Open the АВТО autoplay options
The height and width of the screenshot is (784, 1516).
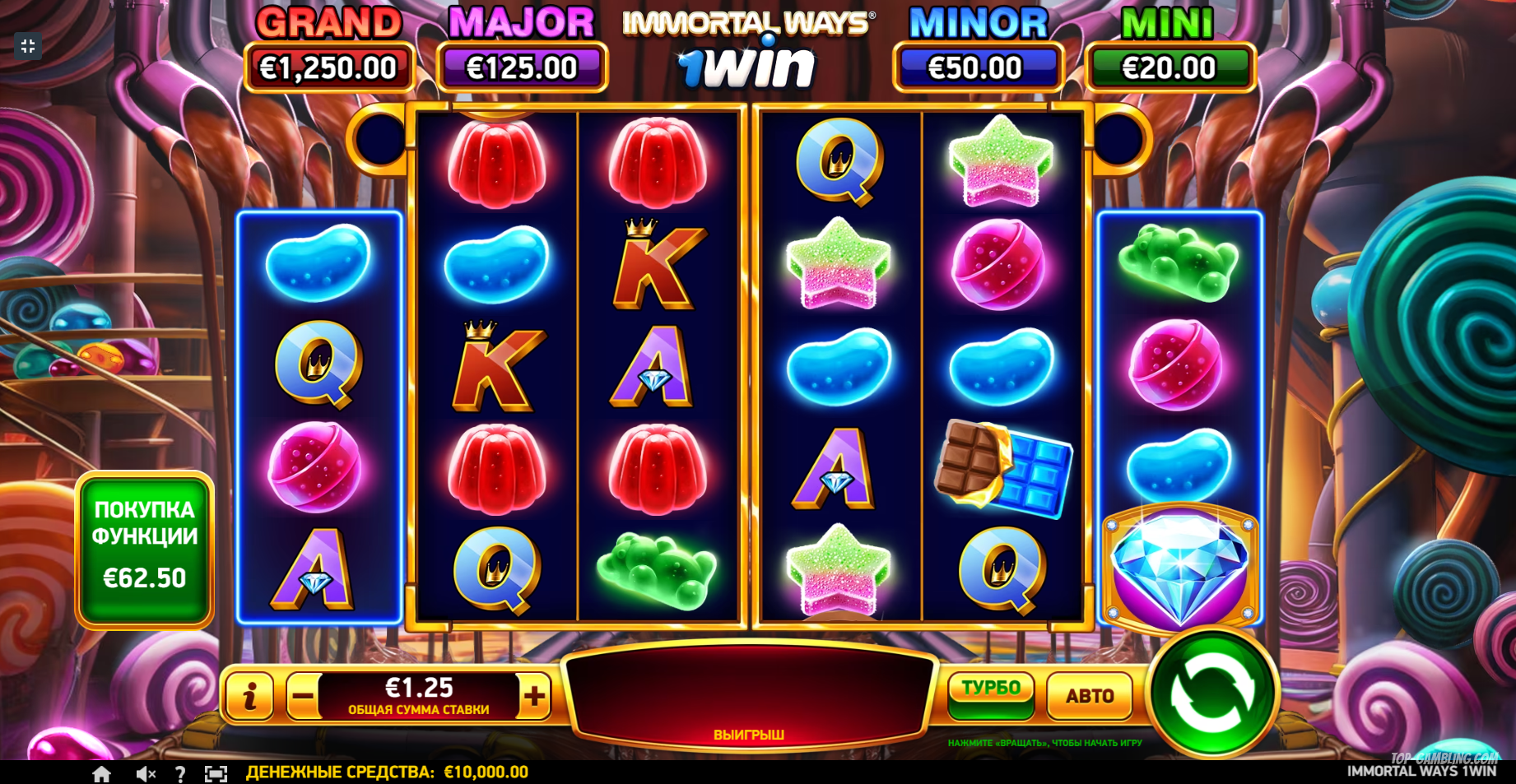coord(1090,696)
